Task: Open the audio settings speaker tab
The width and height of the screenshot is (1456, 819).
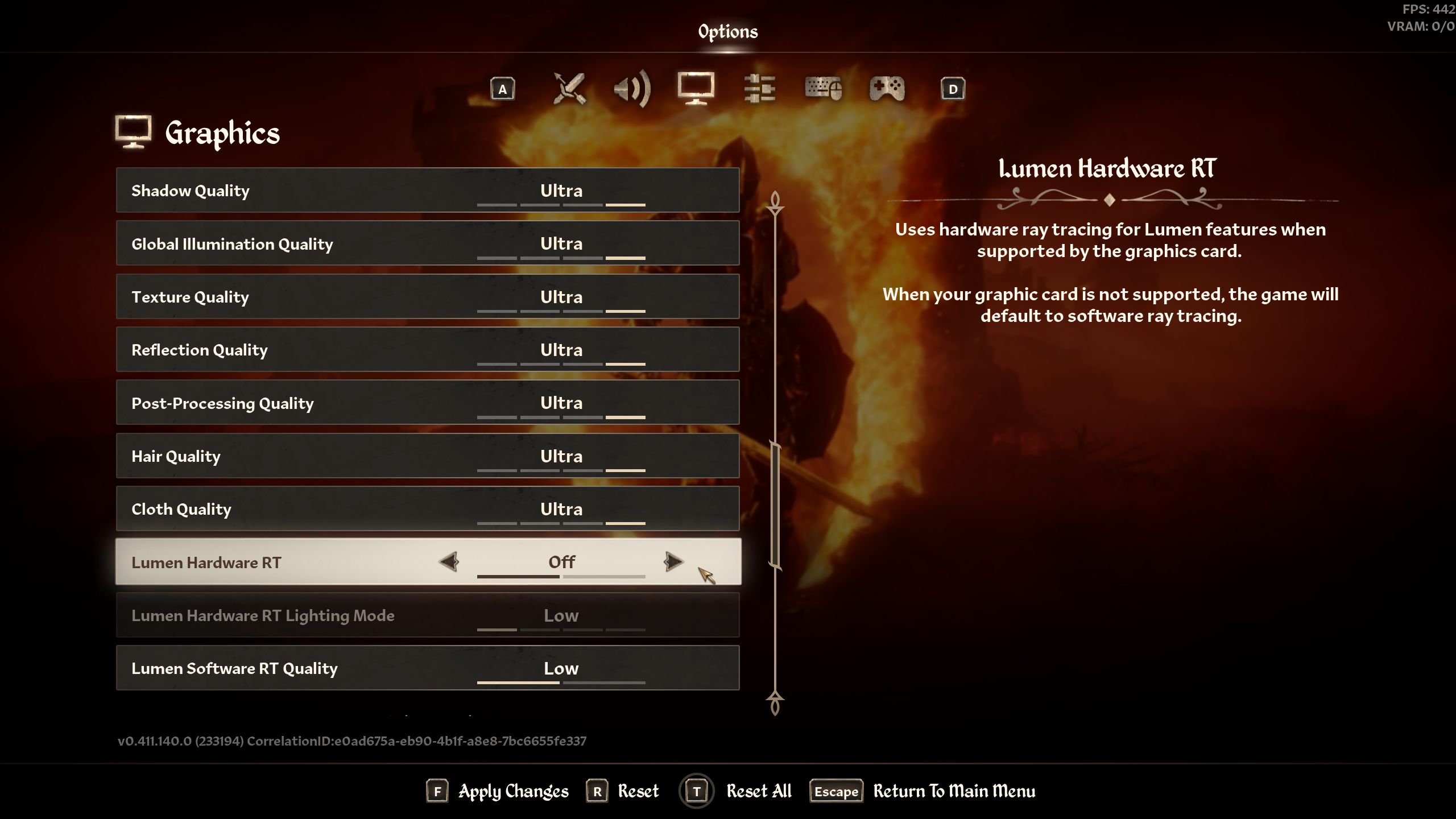Action: tap(632, 89)
